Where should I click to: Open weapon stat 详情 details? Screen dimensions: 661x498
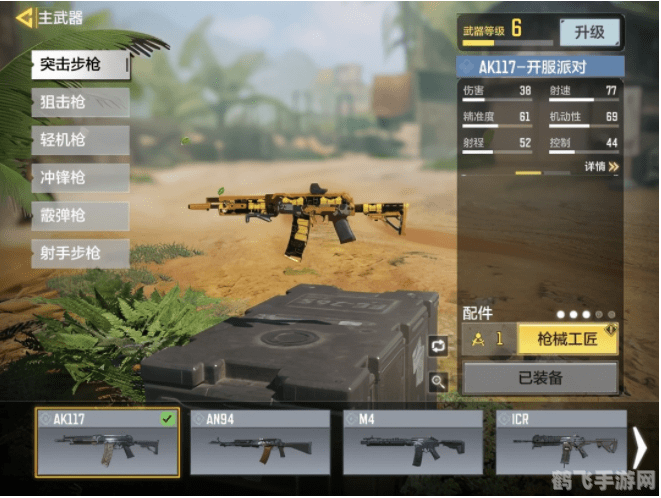point(601,167)
